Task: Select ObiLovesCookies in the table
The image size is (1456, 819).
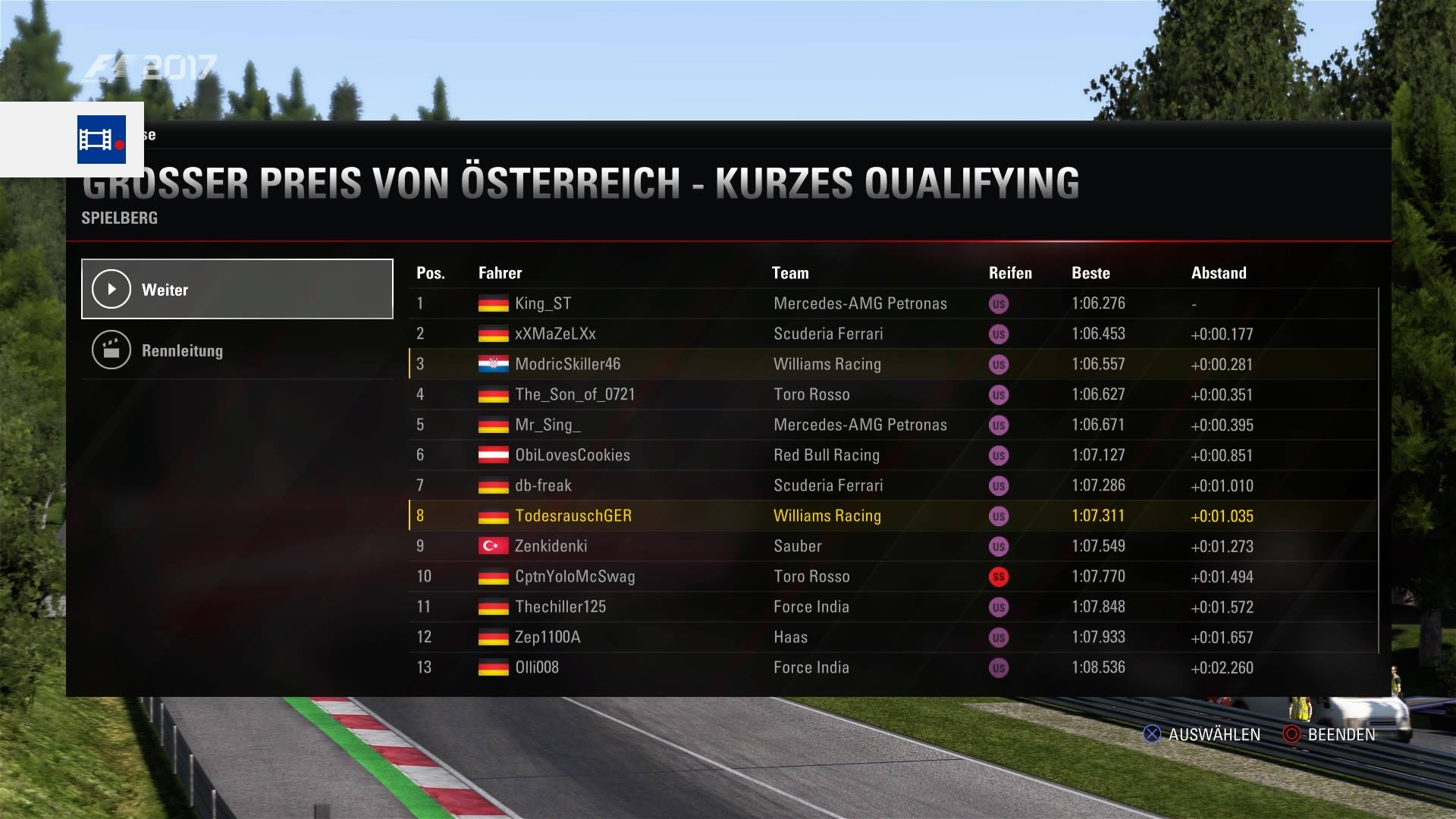Action: click(573, 455)
